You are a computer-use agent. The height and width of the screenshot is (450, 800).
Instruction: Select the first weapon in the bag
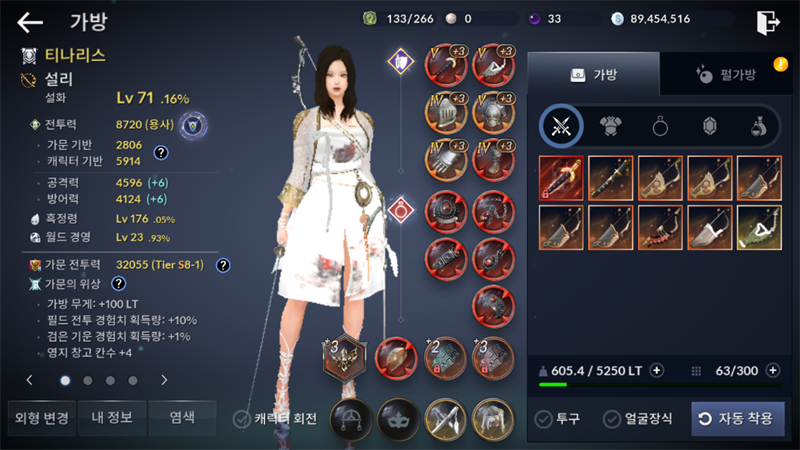click(x=562, y=177)
